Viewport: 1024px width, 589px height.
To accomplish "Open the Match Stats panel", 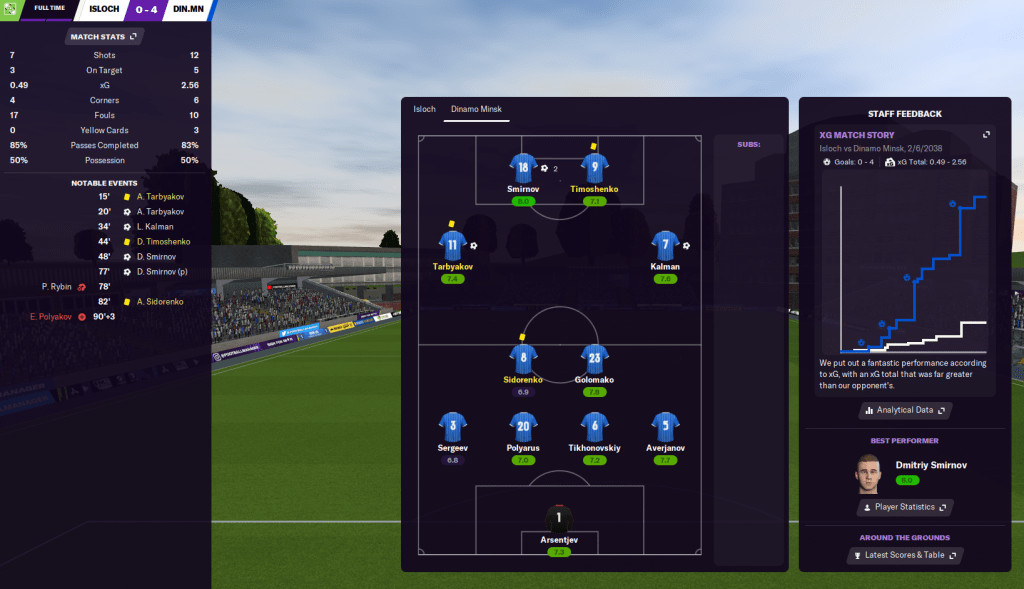I will pyautogui.click(x=104, y=37).
